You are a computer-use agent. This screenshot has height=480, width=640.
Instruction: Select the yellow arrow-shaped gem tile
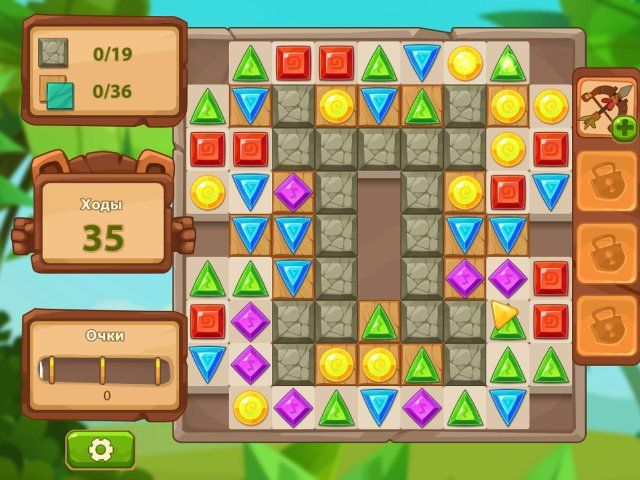(x=503, y=315)
